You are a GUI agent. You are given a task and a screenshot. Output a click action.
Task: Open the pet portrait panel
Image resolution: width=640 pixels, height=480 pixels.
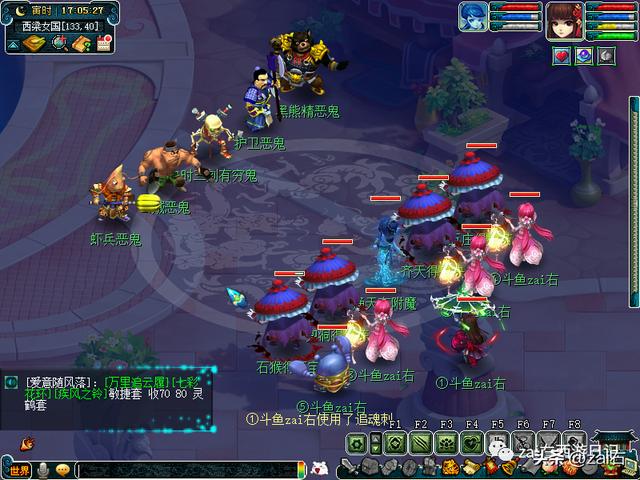point(473,17)
